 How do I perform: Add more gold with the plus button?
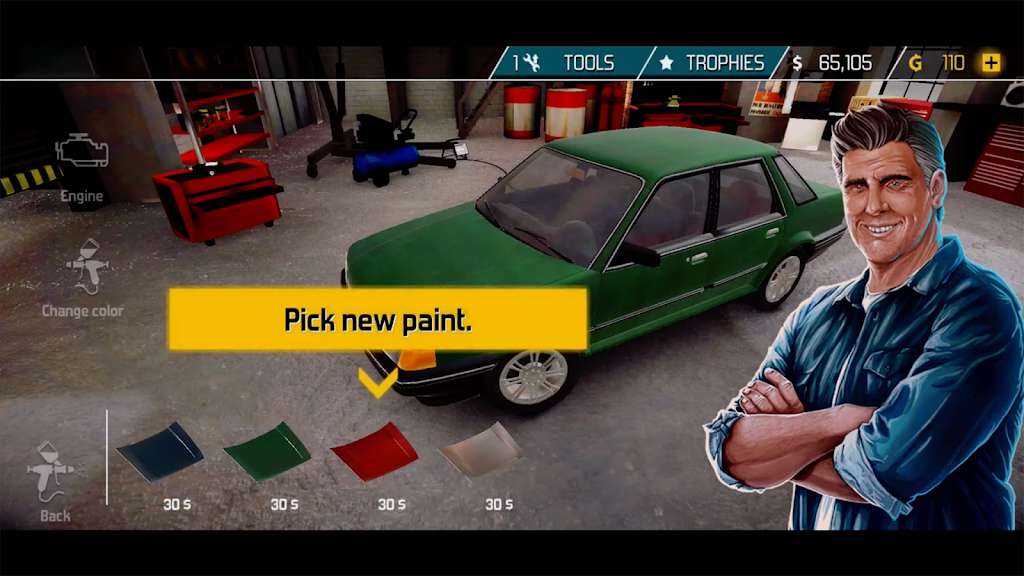(991, 63)
